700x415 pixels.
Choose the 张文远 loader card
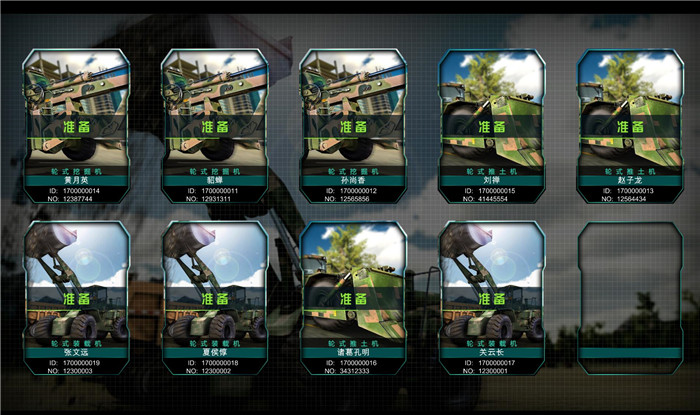[77, 298]
